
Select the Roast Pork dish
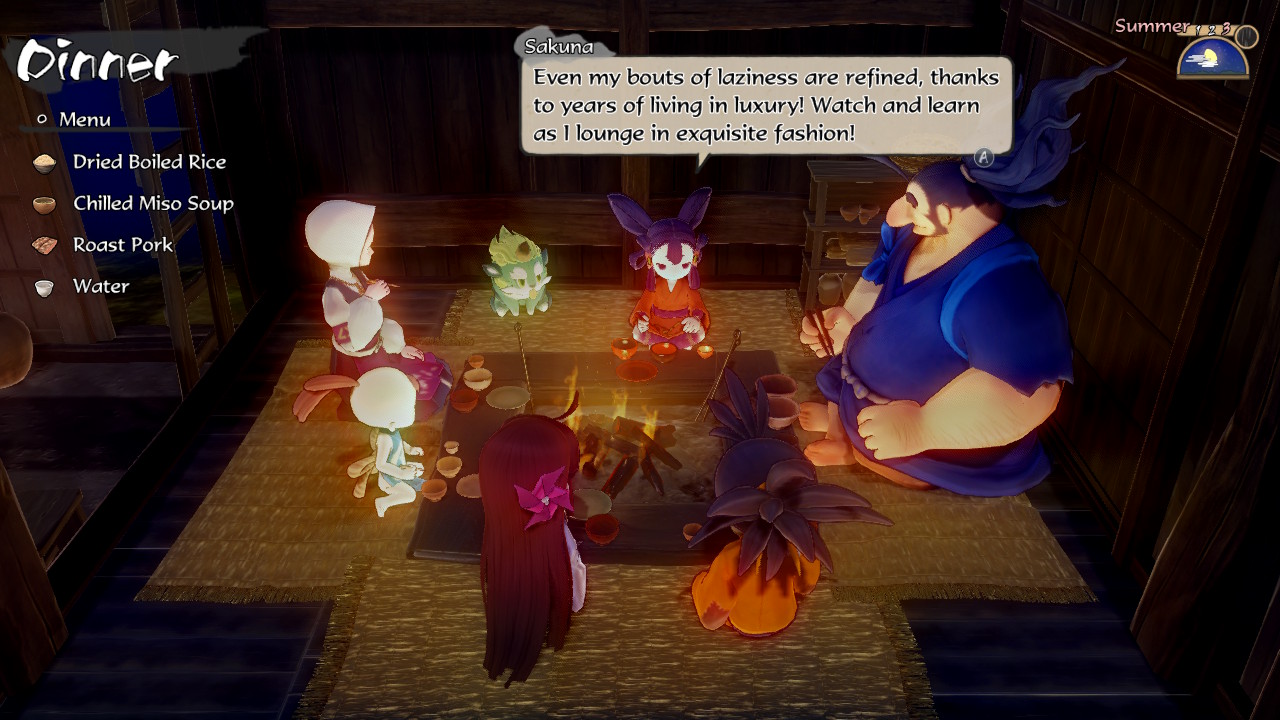click(x=122, y=245)
